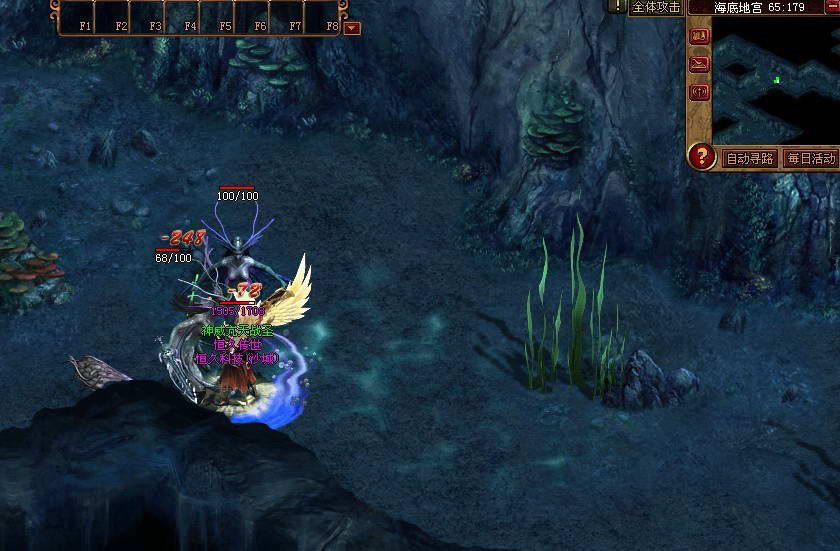Click the 自动寻路 auto-pathfinding button
The width and height of the screenshot is (840, 551).
click(x=750, y=158)
